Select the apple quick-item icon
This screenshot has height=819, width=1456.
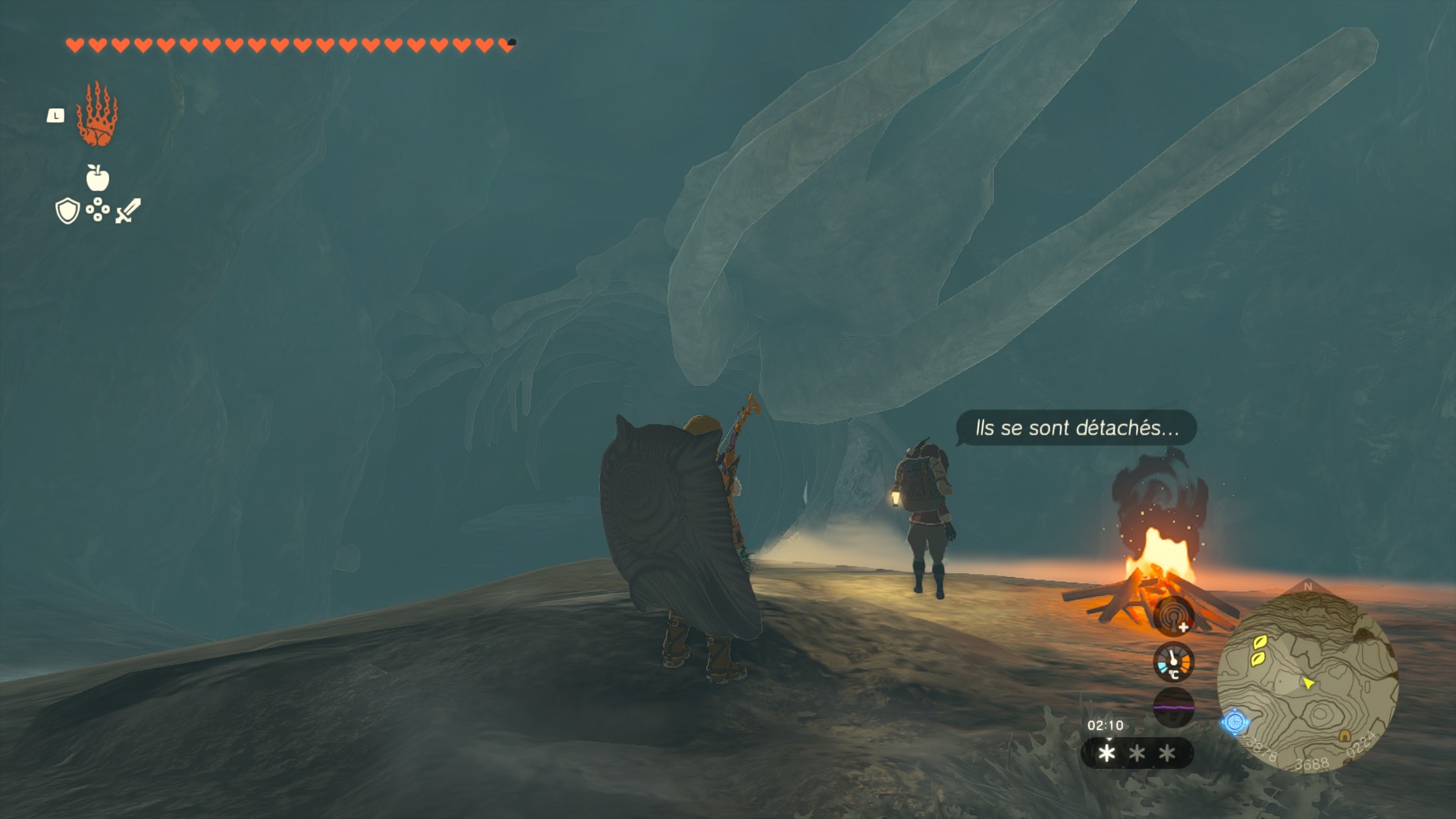tap(98, 178)
